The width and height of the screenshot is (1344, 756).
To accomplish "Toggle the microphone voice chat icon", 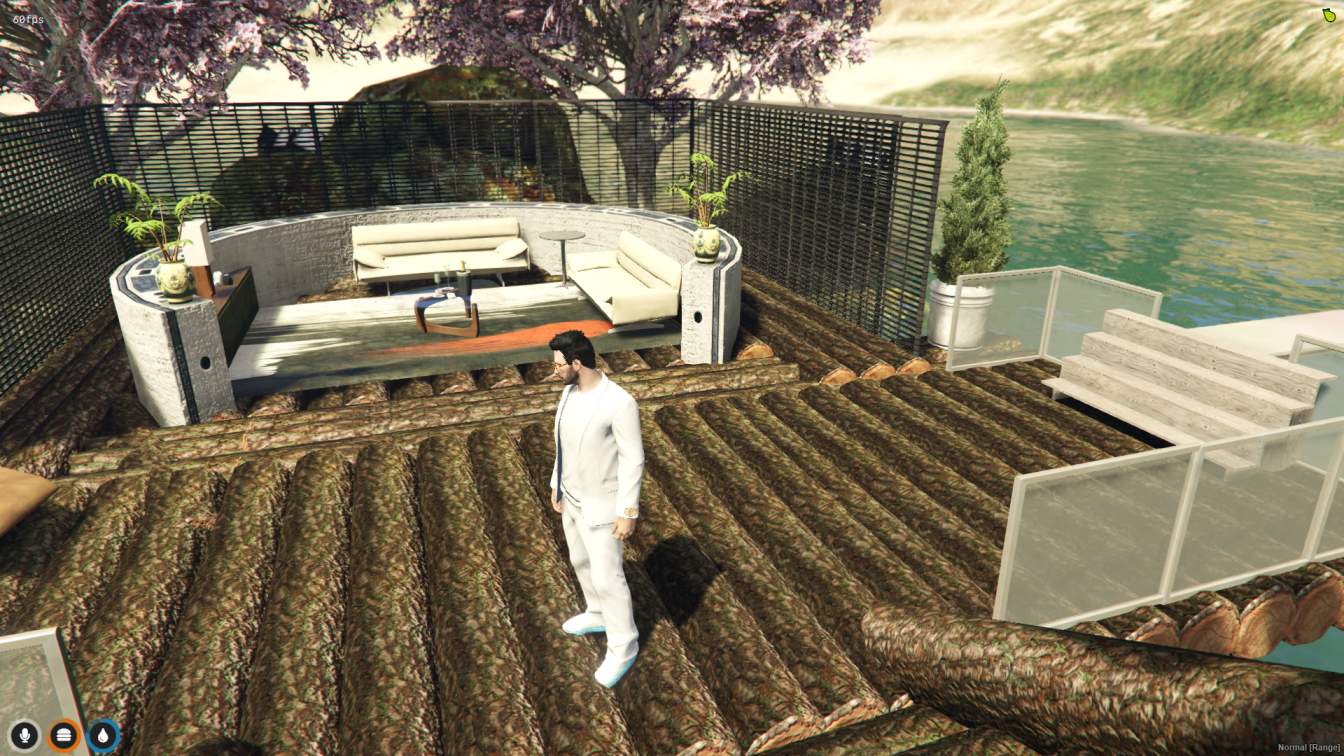I will pos(24,735).
